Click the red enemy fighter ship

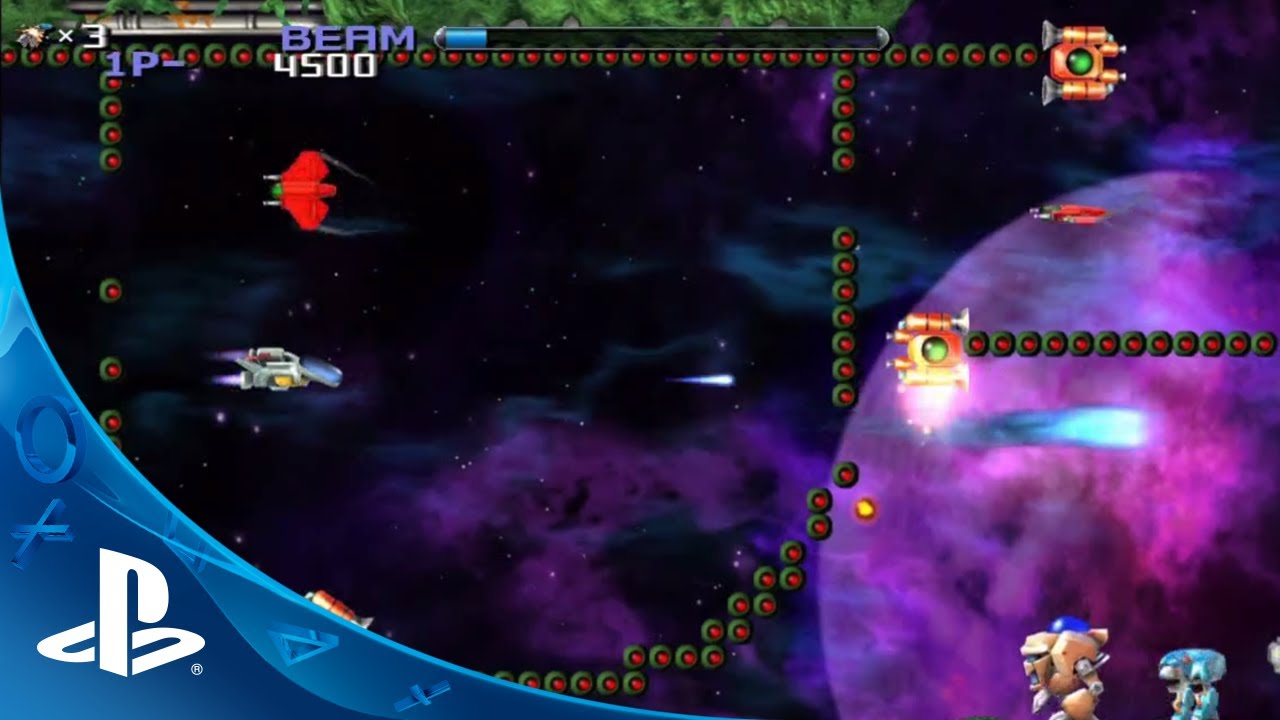[310, 190]
